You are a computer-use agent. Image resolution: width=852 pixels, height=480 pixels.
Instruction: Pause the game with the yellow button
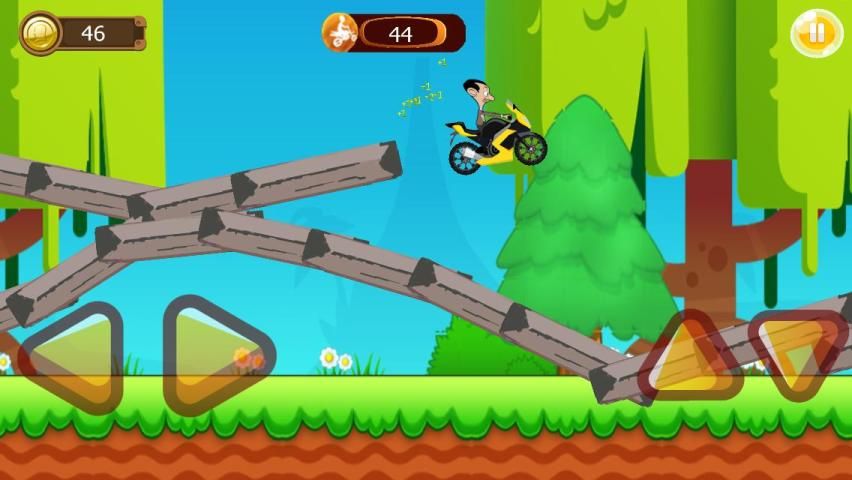(x=817, y=33)
